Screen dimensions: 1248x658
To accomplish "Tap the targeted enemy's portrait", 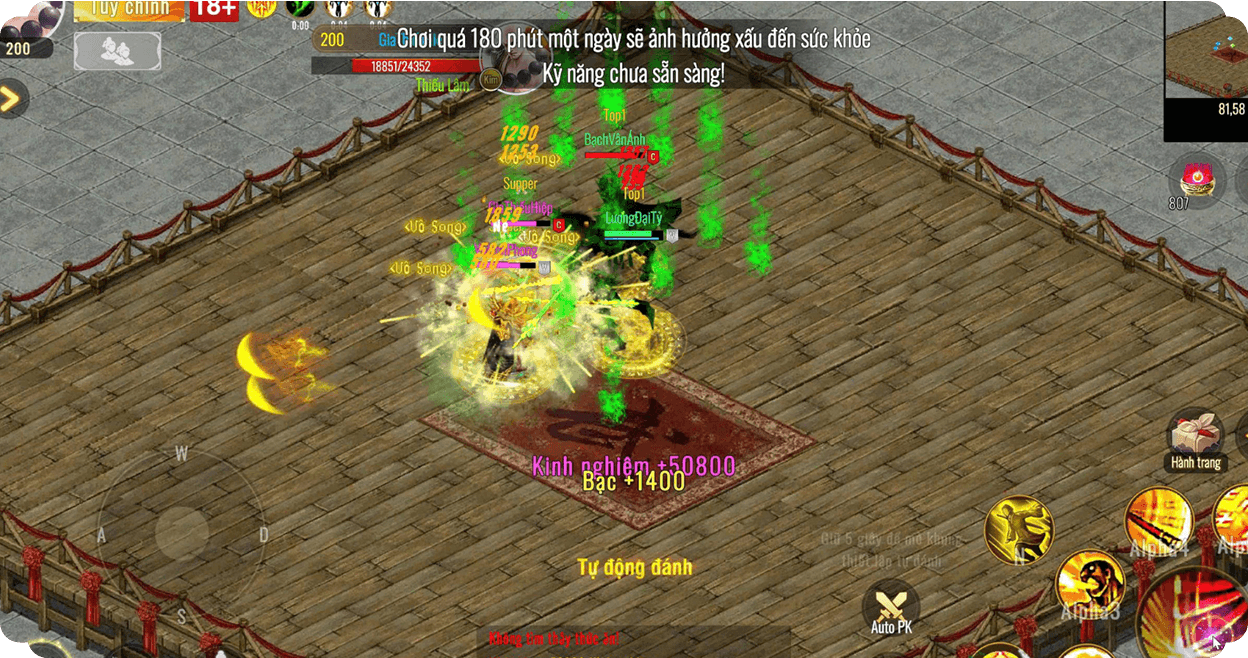I will (x=518, y=62).
